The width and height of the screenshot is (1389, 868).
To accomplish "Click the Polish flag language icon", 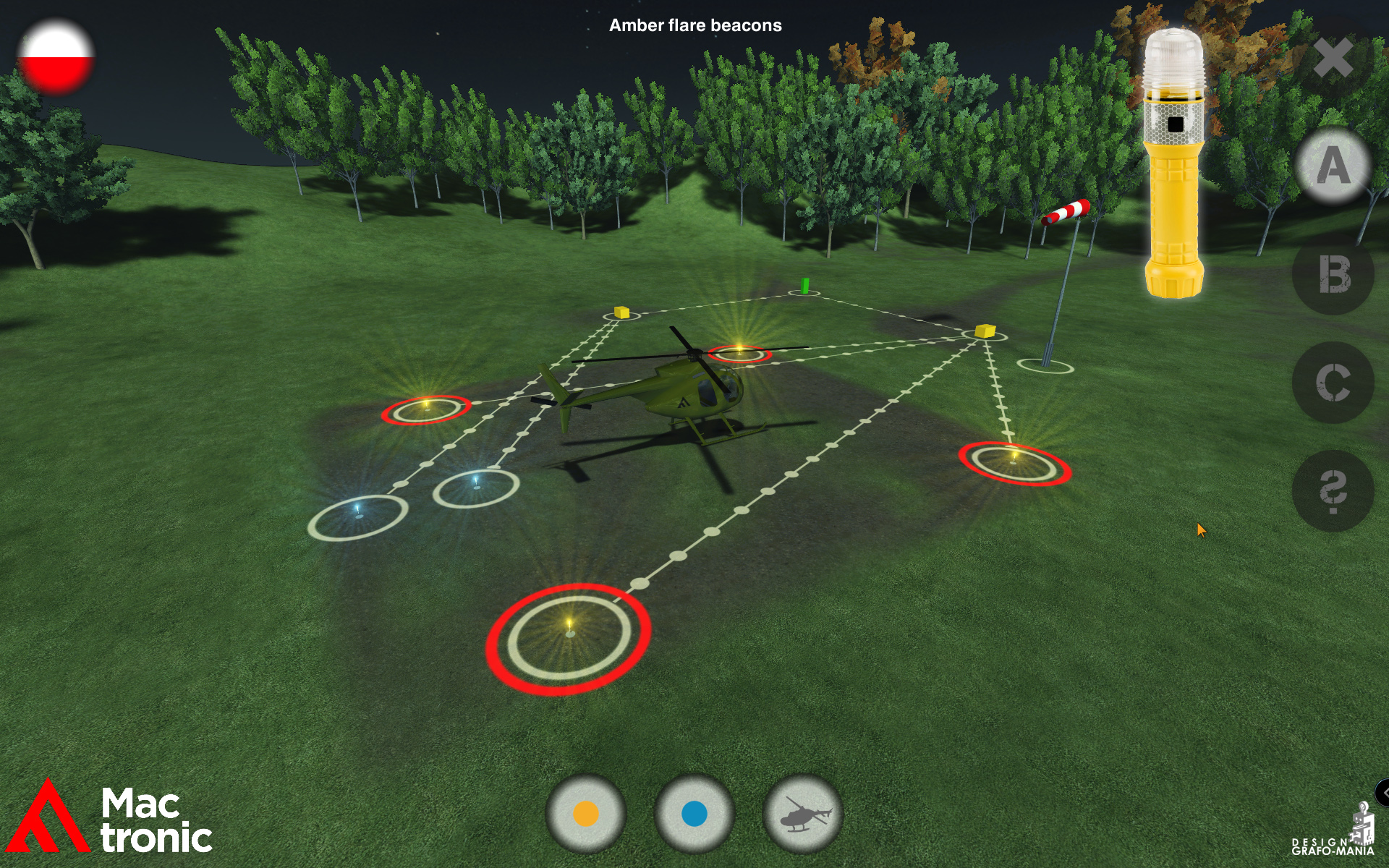I will click(x=58, y=56).
